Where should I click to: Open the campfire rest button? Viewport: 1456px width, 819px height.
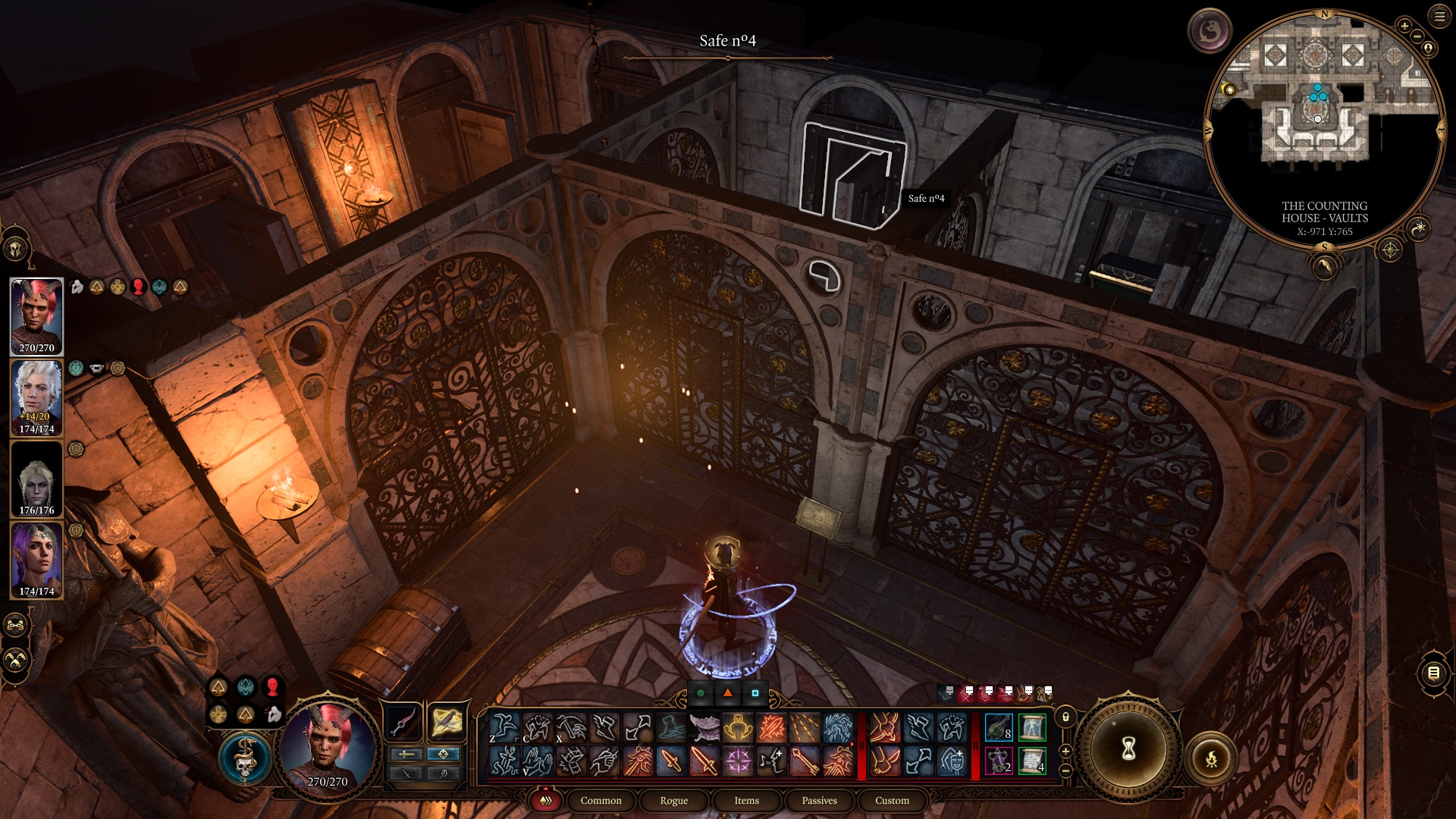point(1211,758)
